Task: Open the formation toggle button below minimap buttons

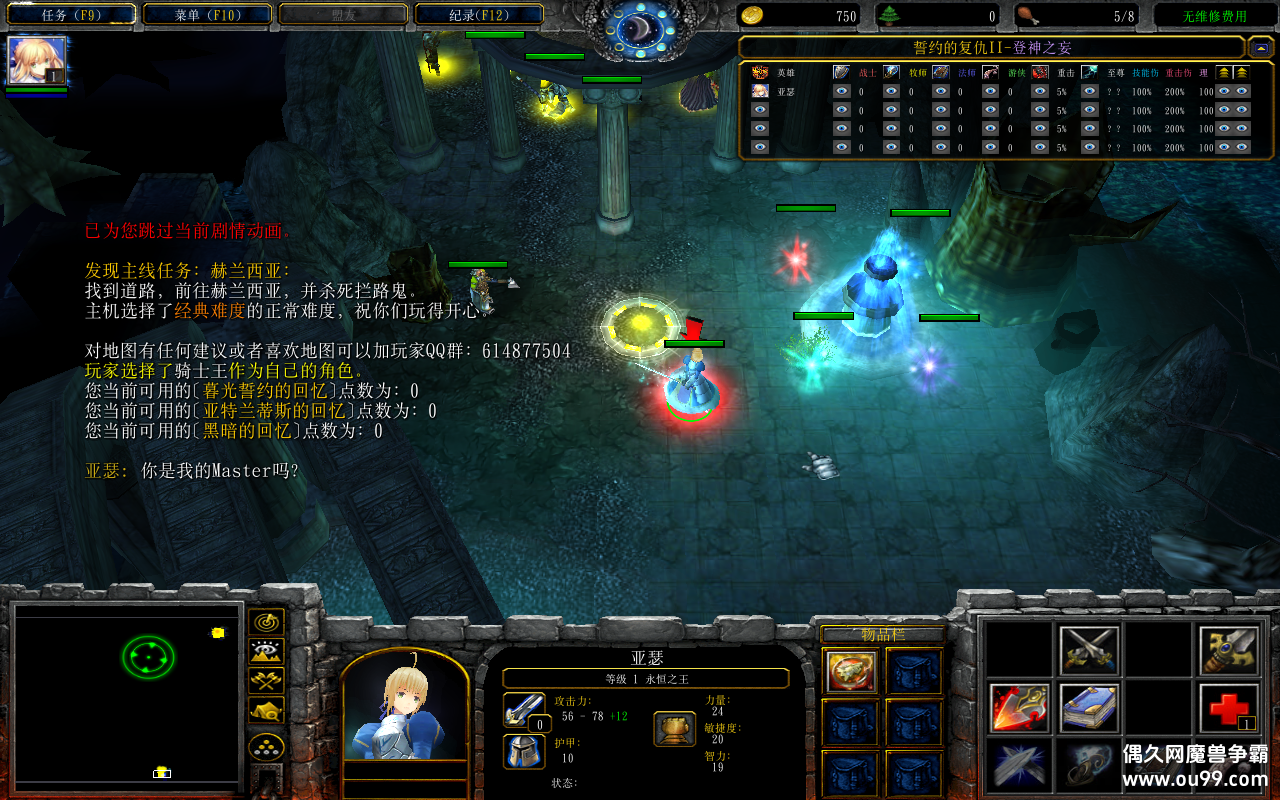Action: point(266,746)
